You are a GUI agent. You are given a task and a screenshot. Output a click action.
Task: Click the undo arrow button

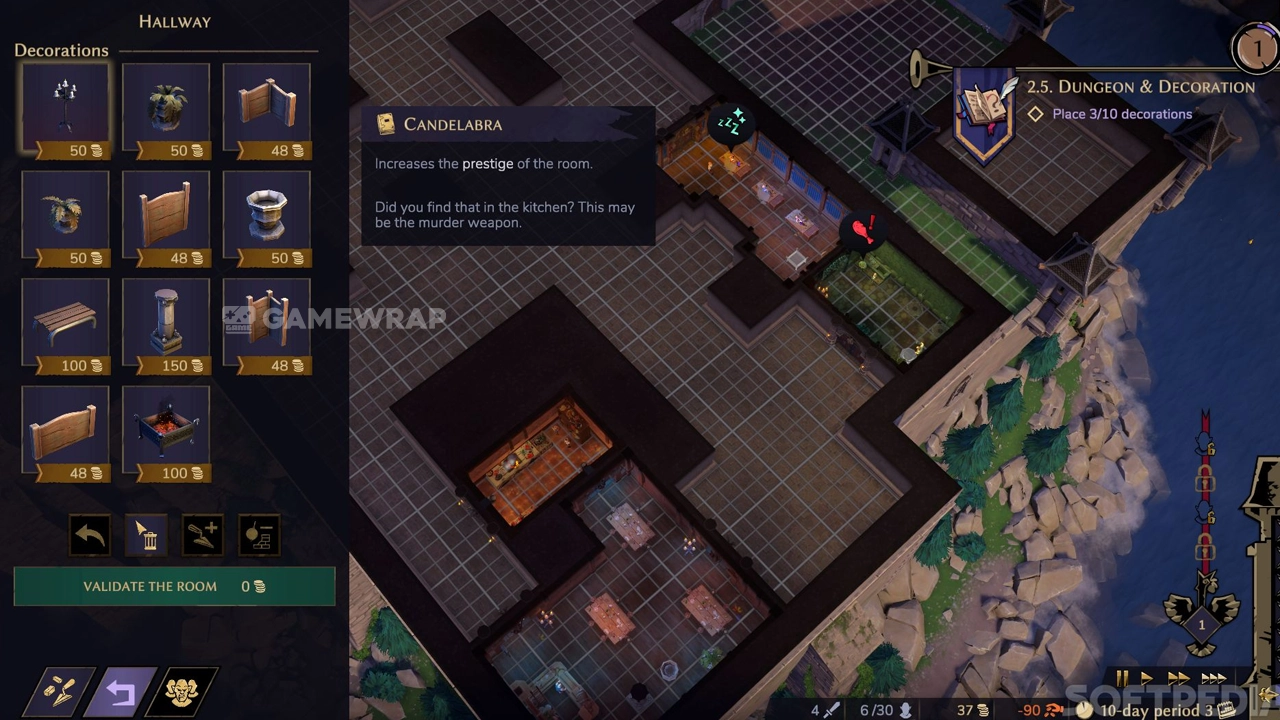coord(90,536)
